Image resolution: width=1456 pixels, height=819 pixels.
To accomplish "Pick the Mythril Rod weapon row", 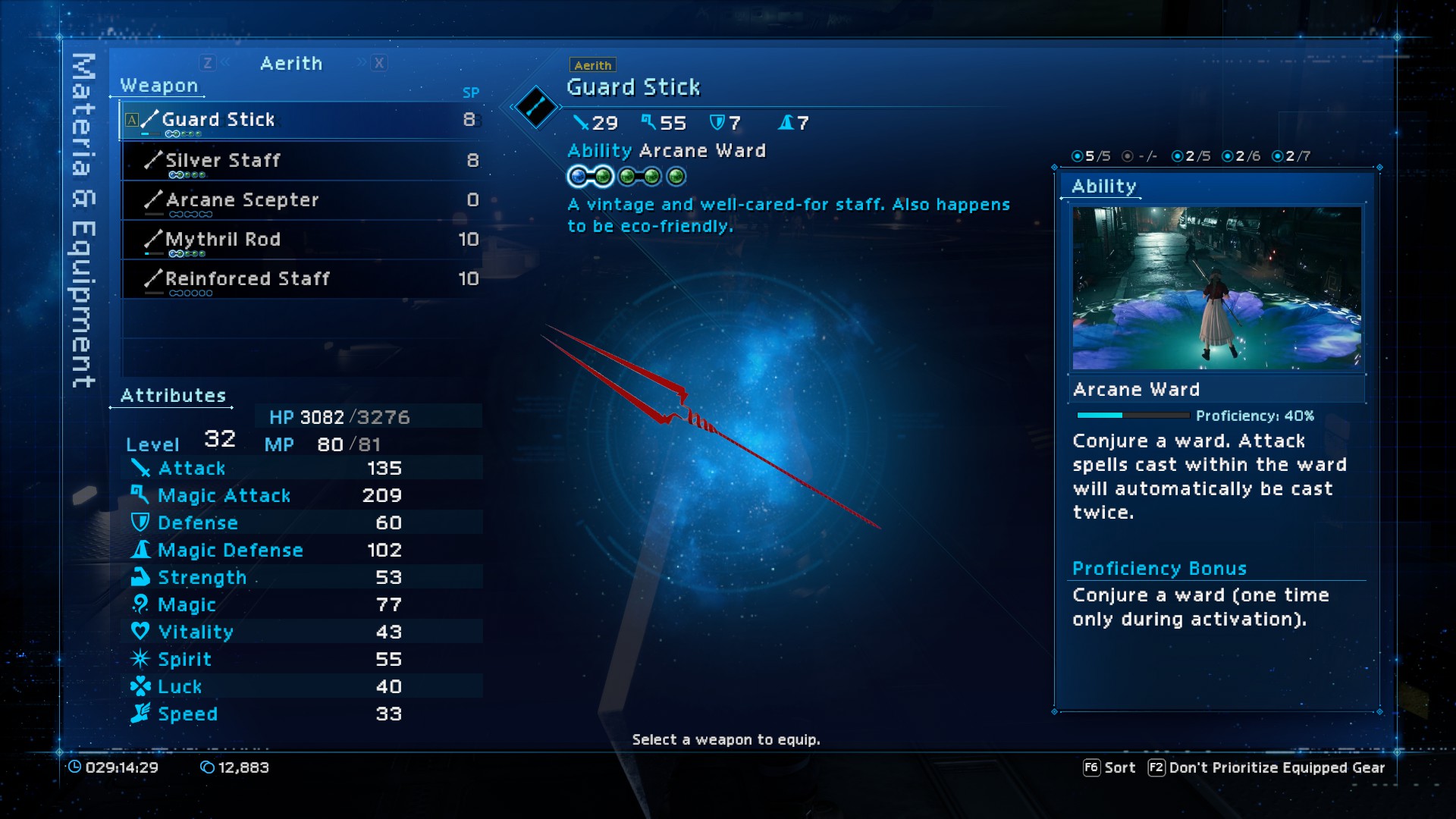I will (300, 240).
